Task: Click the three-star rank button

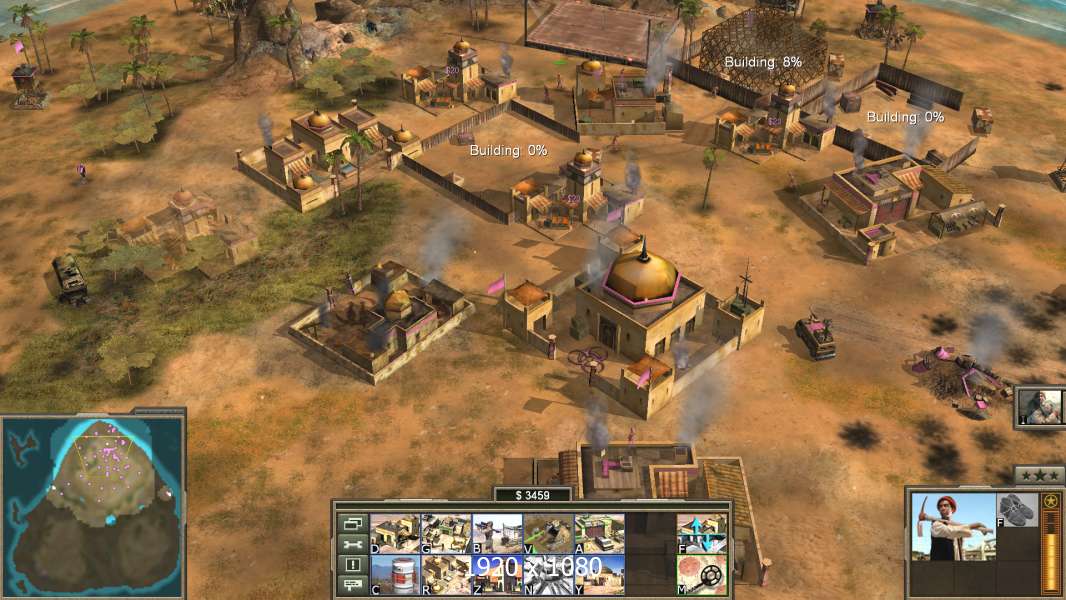Action: [x=1039, y=475]
